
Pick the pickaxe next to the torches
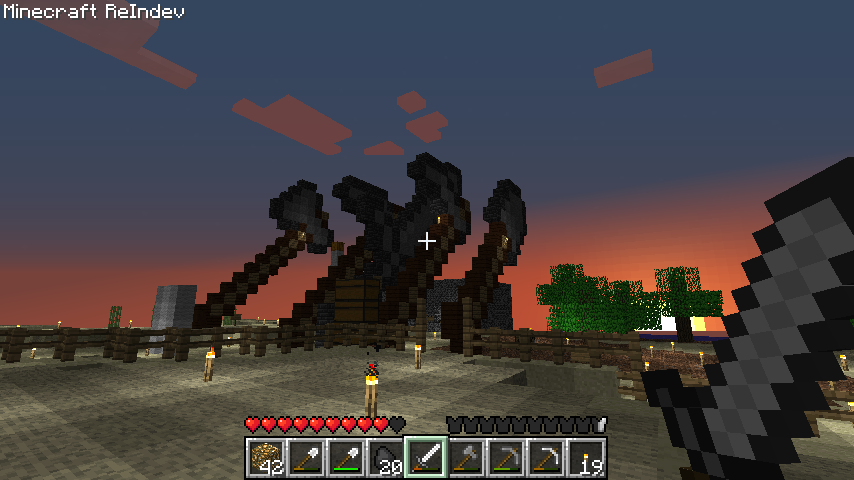[x=546, y=458]
